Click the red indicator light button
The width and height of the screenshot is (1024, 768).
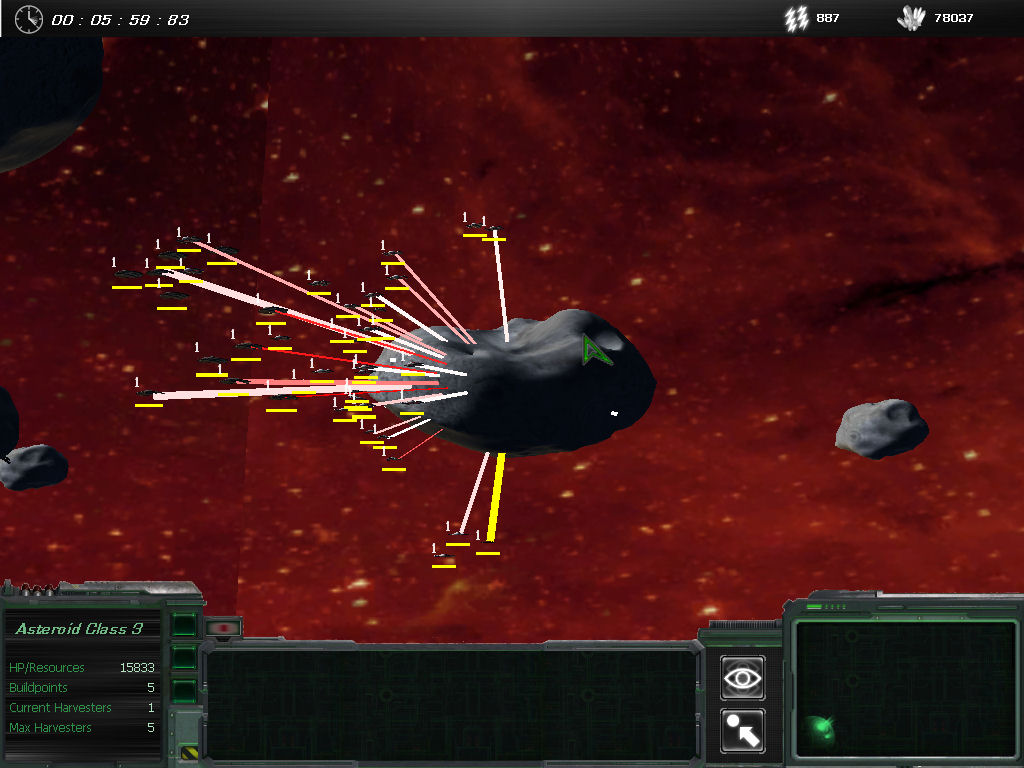224,628
